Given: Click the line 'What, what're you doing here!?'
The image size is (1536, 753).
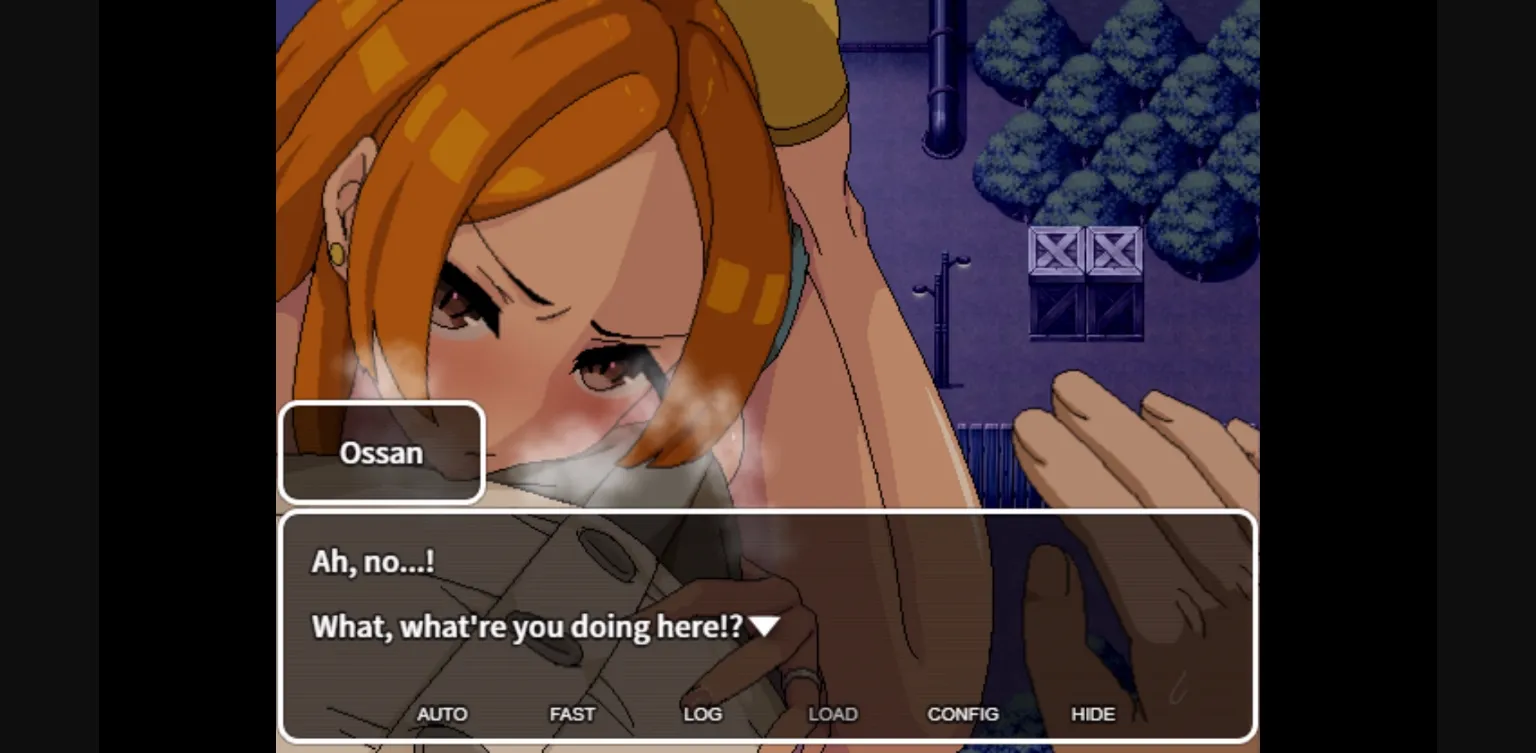Looking at the screenshot, I should point(527,627).
